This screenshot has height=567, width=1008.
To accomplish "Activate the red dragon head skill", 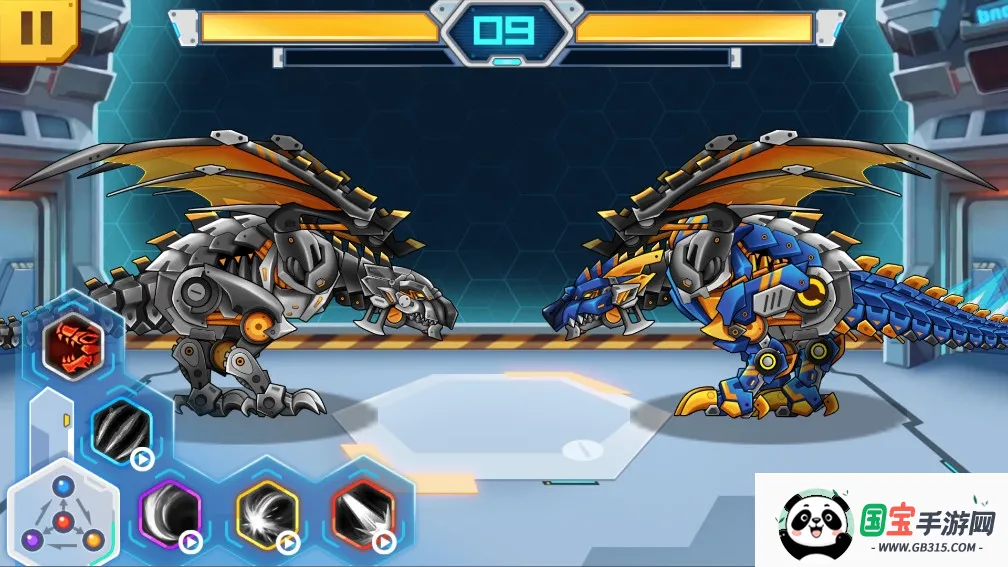I will click(72, 349).
